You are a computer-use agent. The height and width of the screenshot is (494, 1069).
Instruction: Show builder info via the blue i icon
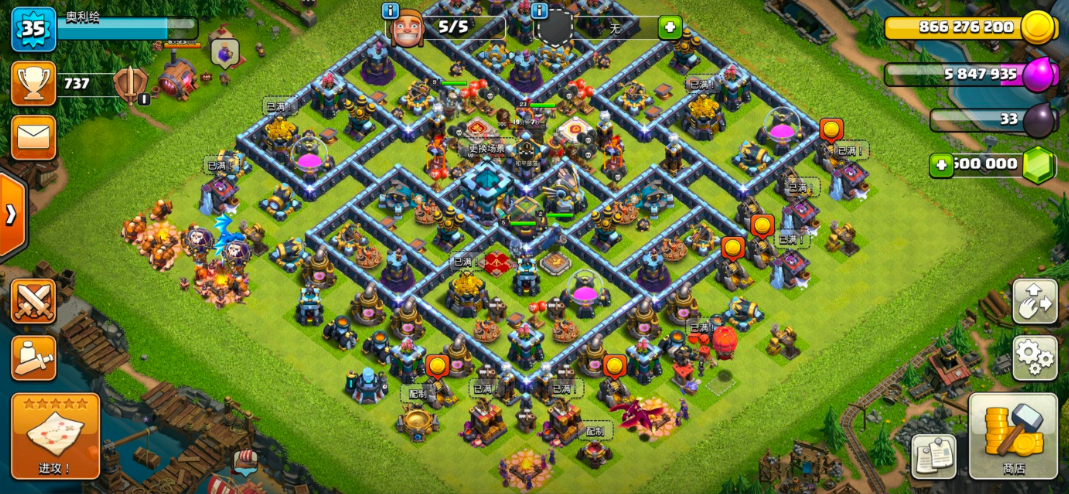click(391, 11)
